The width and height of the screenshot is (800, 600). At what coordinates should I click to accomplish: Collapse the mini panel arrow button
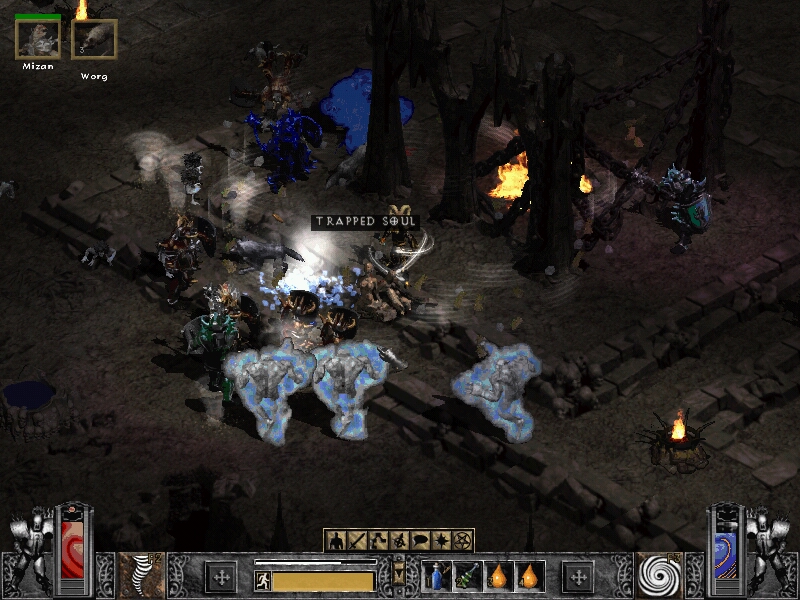click(400, 573)
